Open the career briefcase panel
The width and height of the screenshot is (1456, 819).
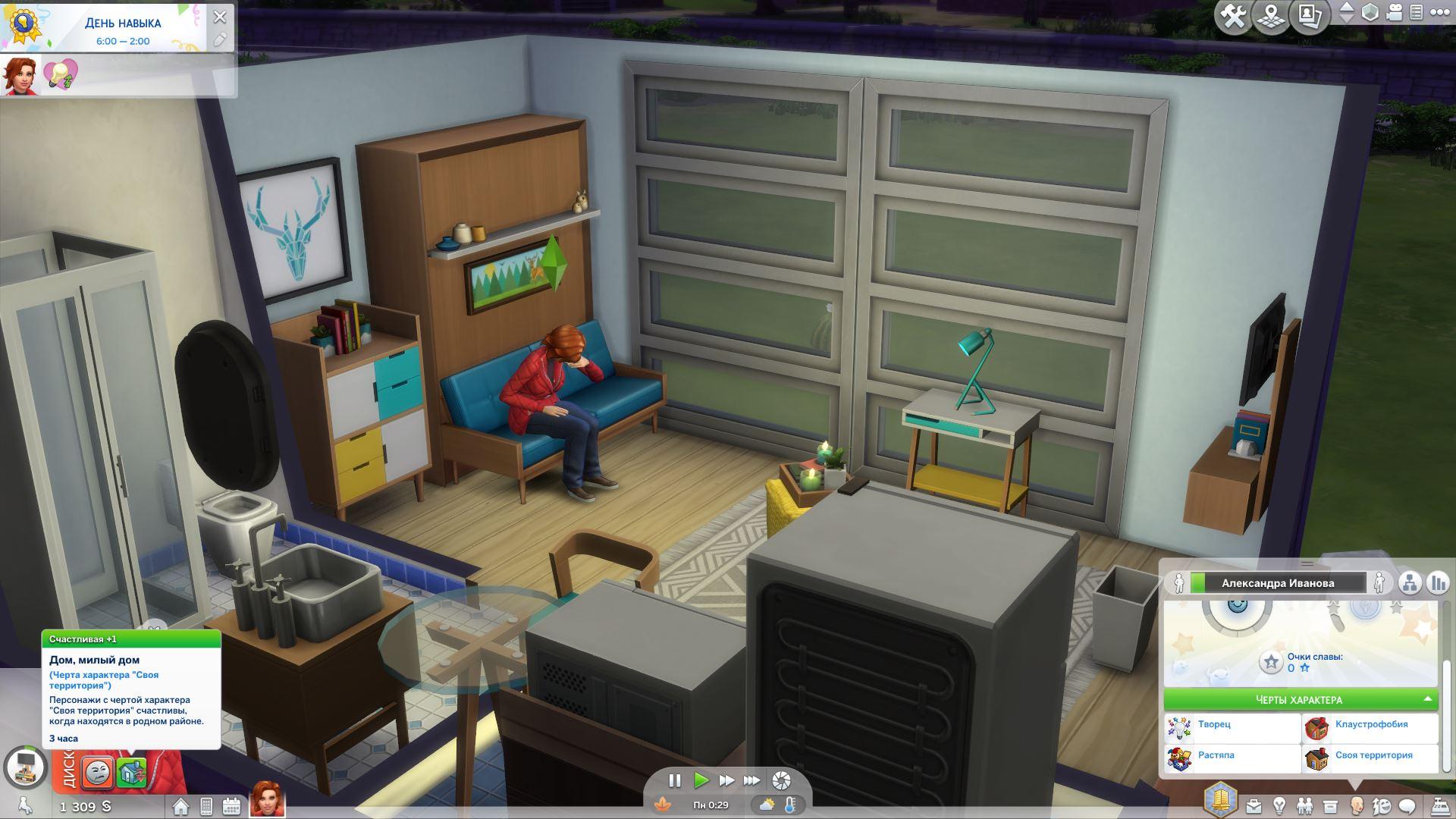1253,805
